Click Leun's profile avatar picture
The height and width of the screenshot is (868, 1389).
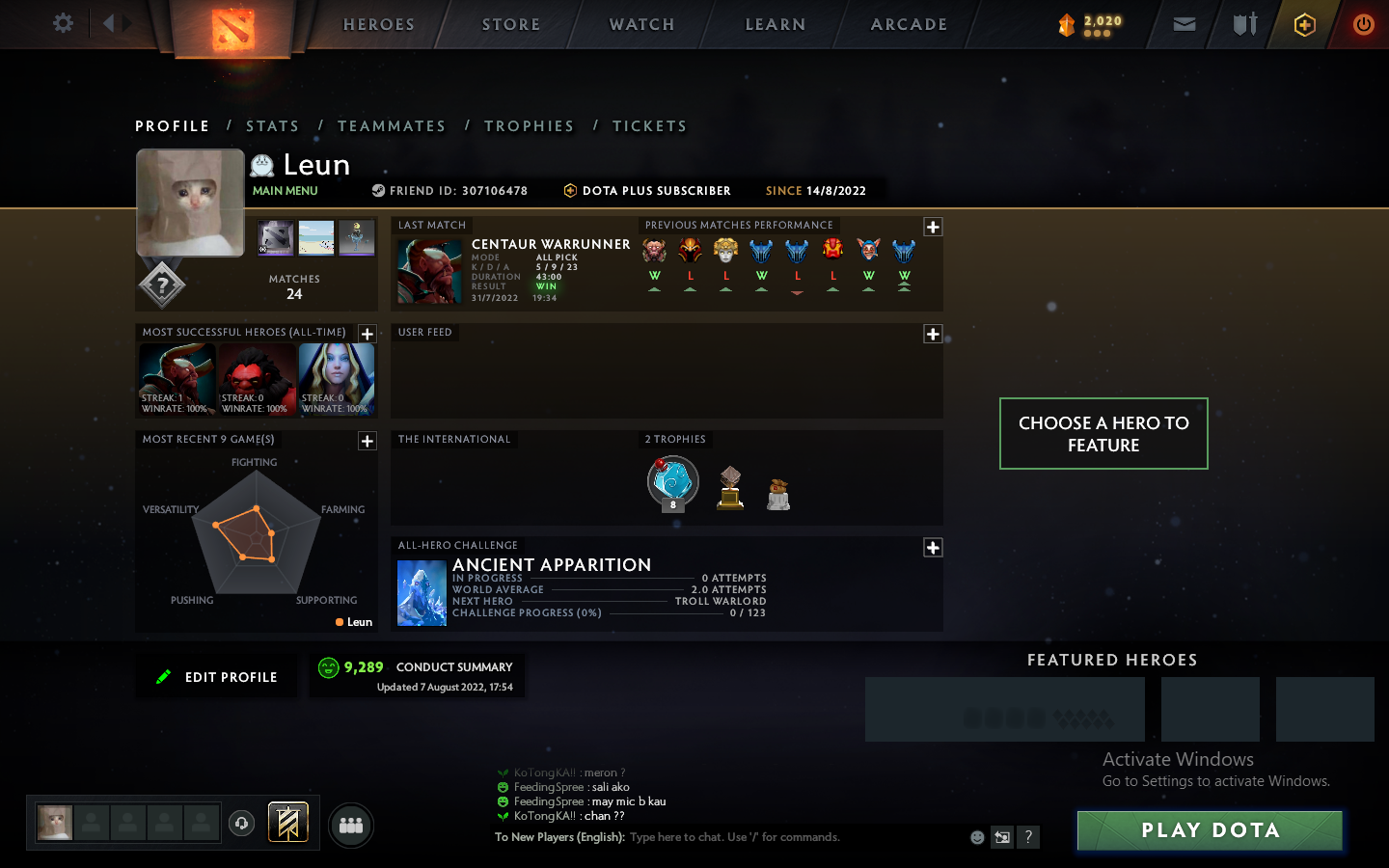coord(190,203)
